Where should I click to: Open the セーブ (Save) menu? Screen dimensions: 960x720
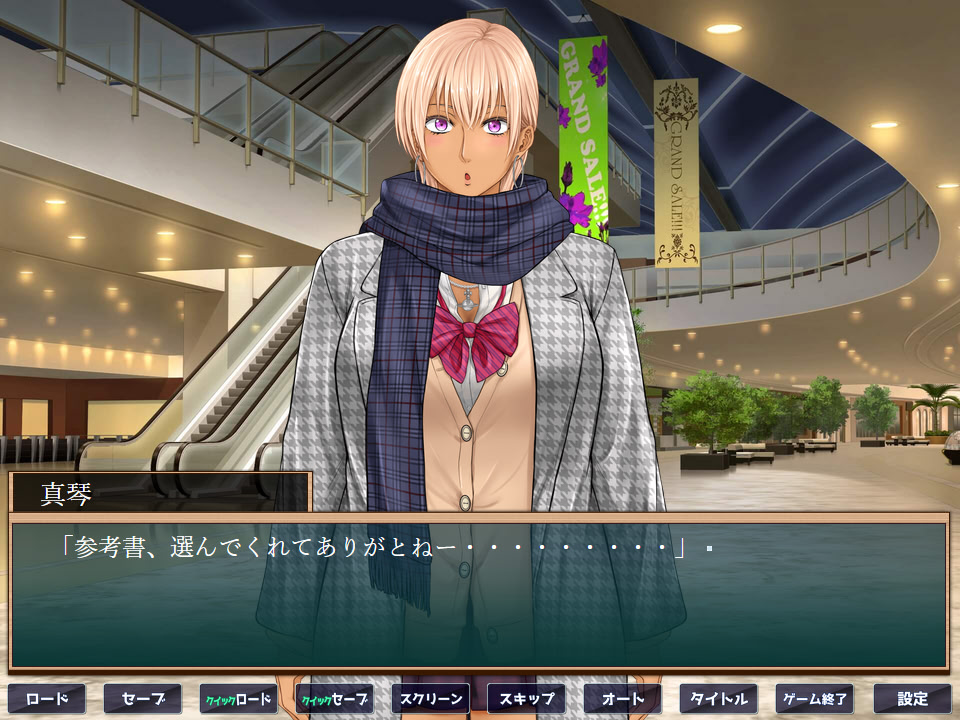tap(143, 698)
